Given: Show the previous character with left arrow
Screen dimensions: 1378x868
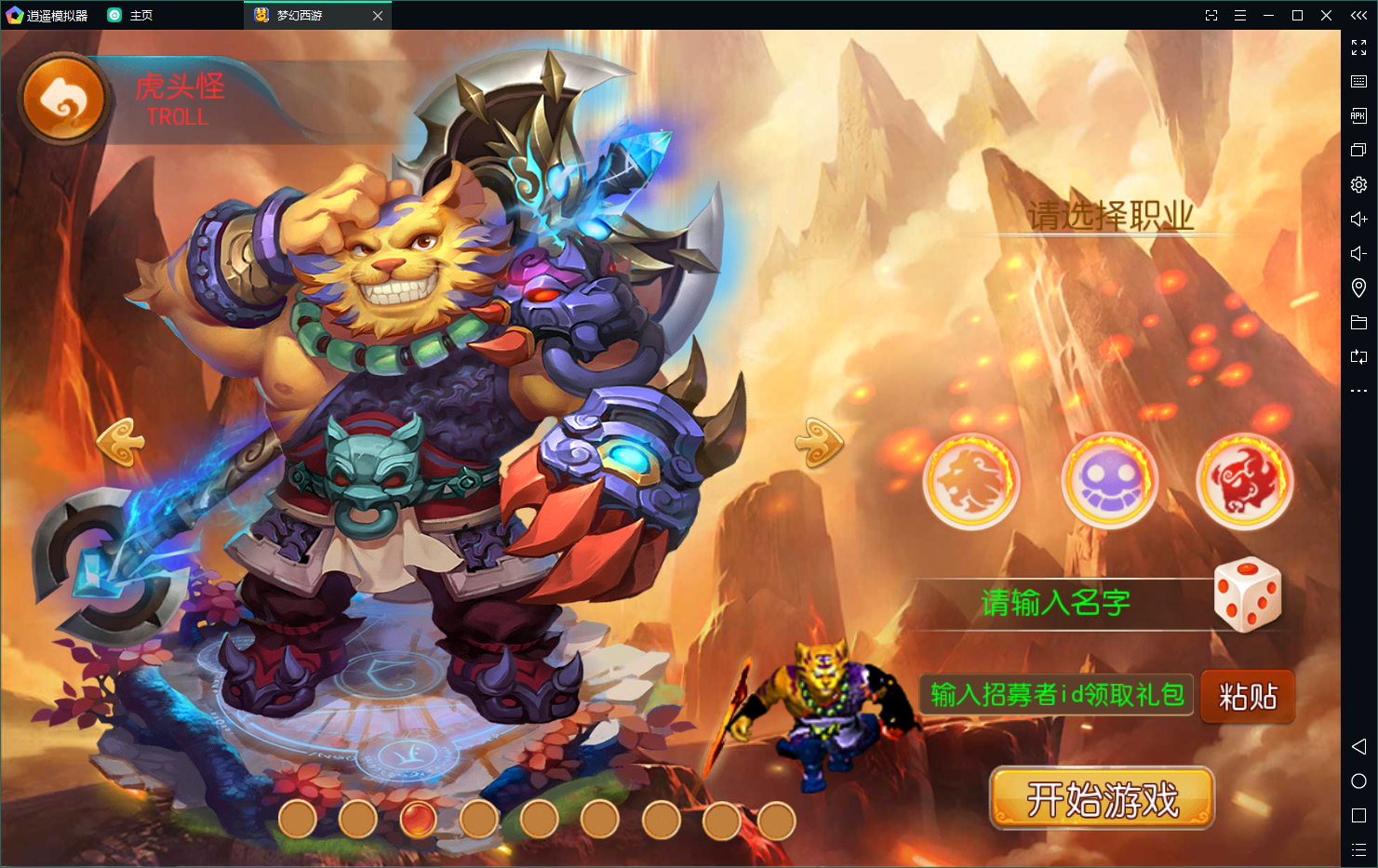Looking at the screenshot, I should tap(122, 442).
